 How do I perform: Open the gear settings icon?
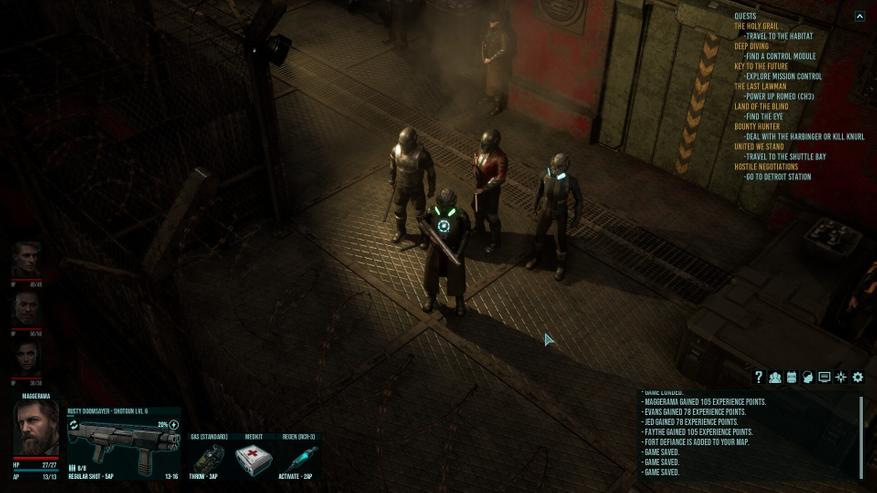(x=858, y=377)
